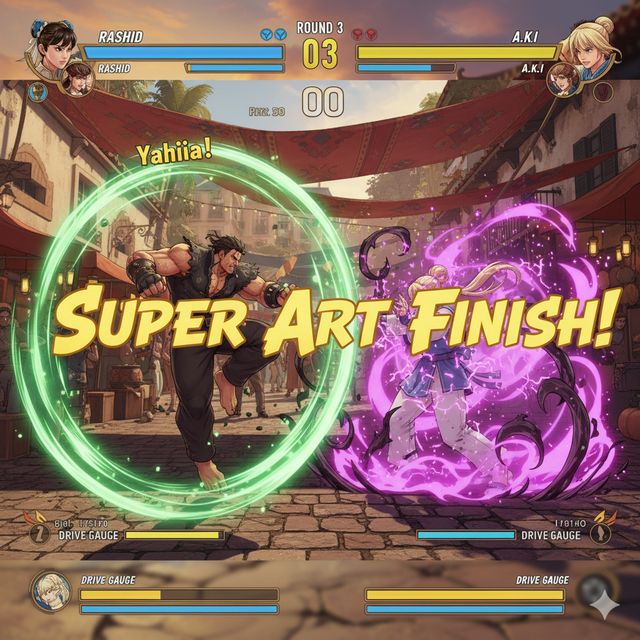640x640 pixels.
Task: Select the small portrait beside the lower Rashid label
Action: [77, 77]
